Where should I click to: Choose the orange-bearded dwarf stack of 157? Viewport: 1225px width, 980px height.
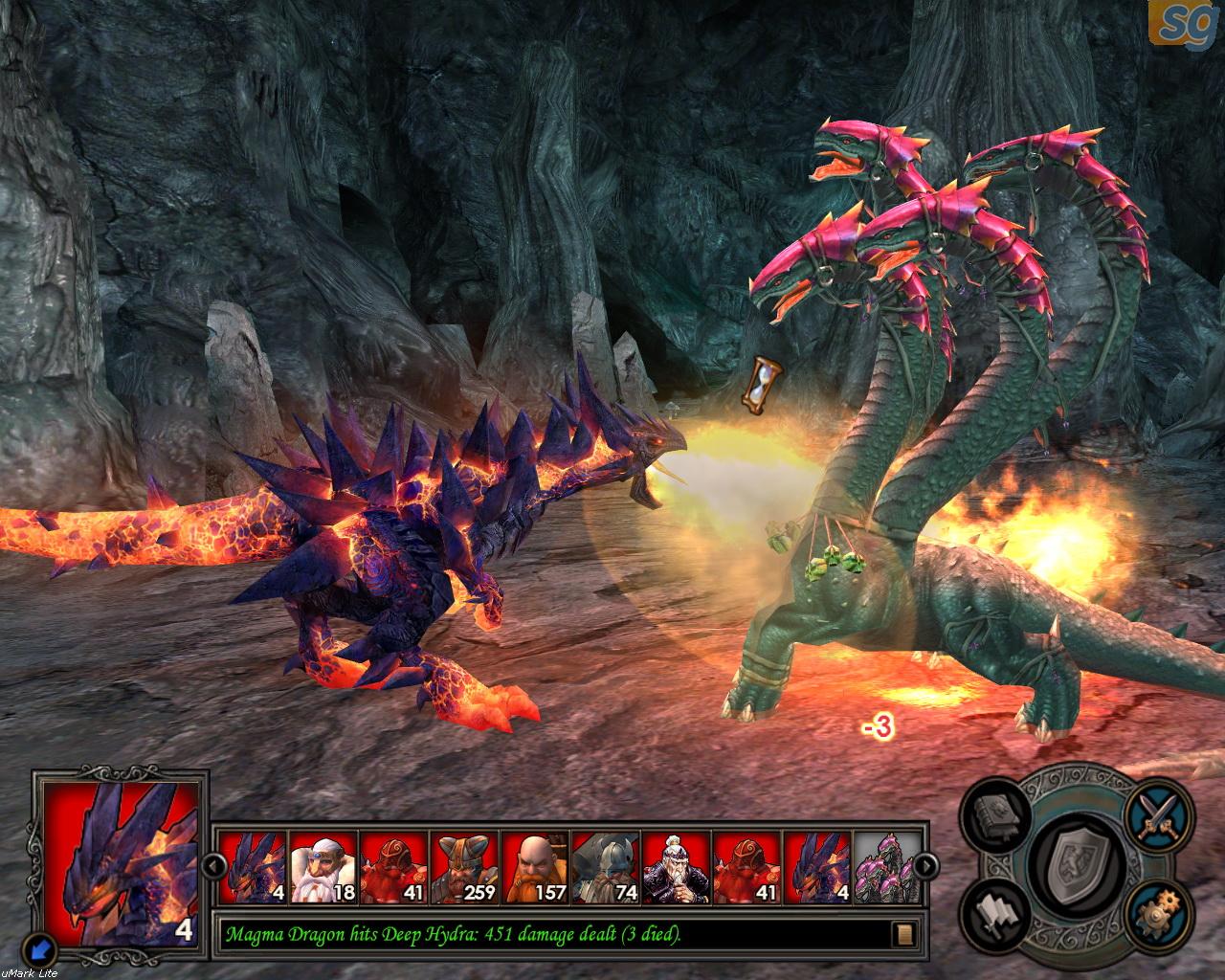tap(535, 867)
